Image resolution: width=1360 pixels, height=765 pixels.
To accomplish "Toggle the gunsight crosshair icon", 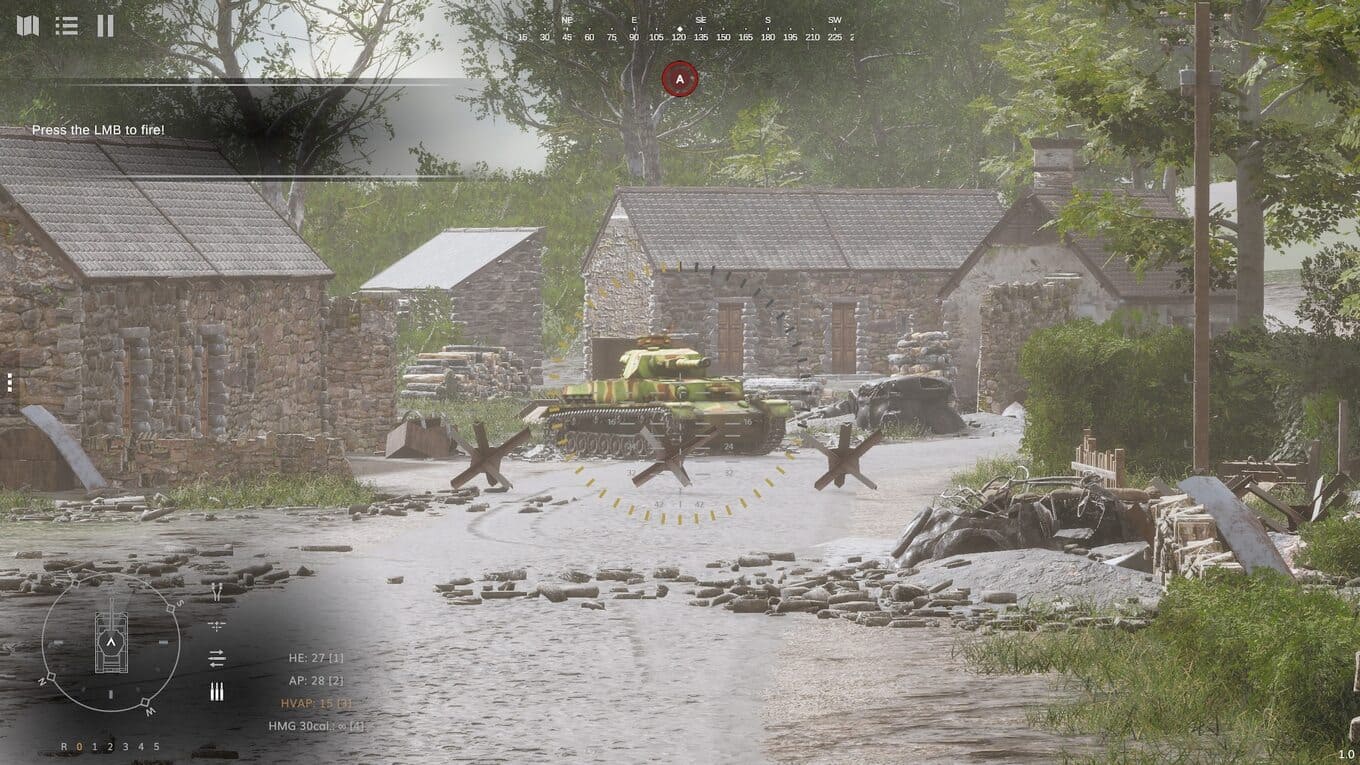I will (217, 626).
